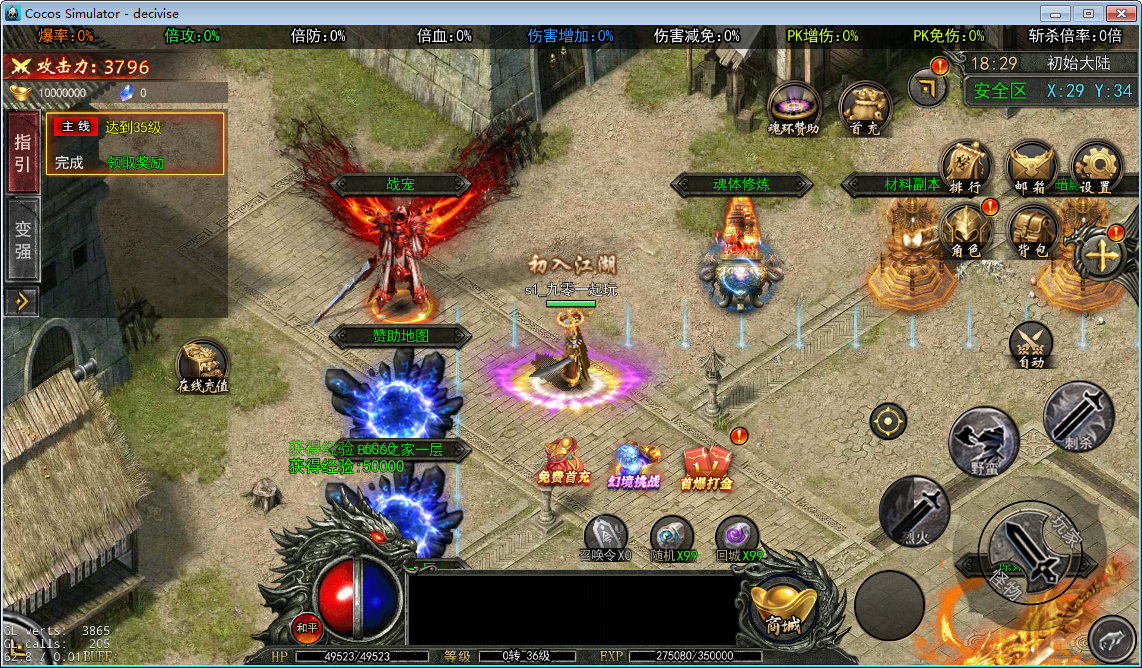Open the 邮箱 mailbox
Image resolution: width=1142 pixels, height=668 pixels.
tap(1031, 167)
